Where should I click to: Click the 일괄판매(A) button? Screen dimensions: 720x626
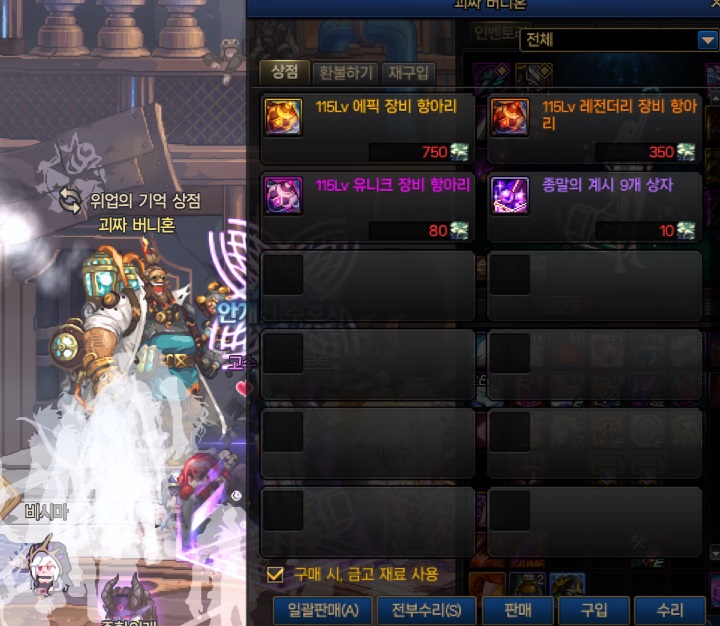tap(323, 611)
